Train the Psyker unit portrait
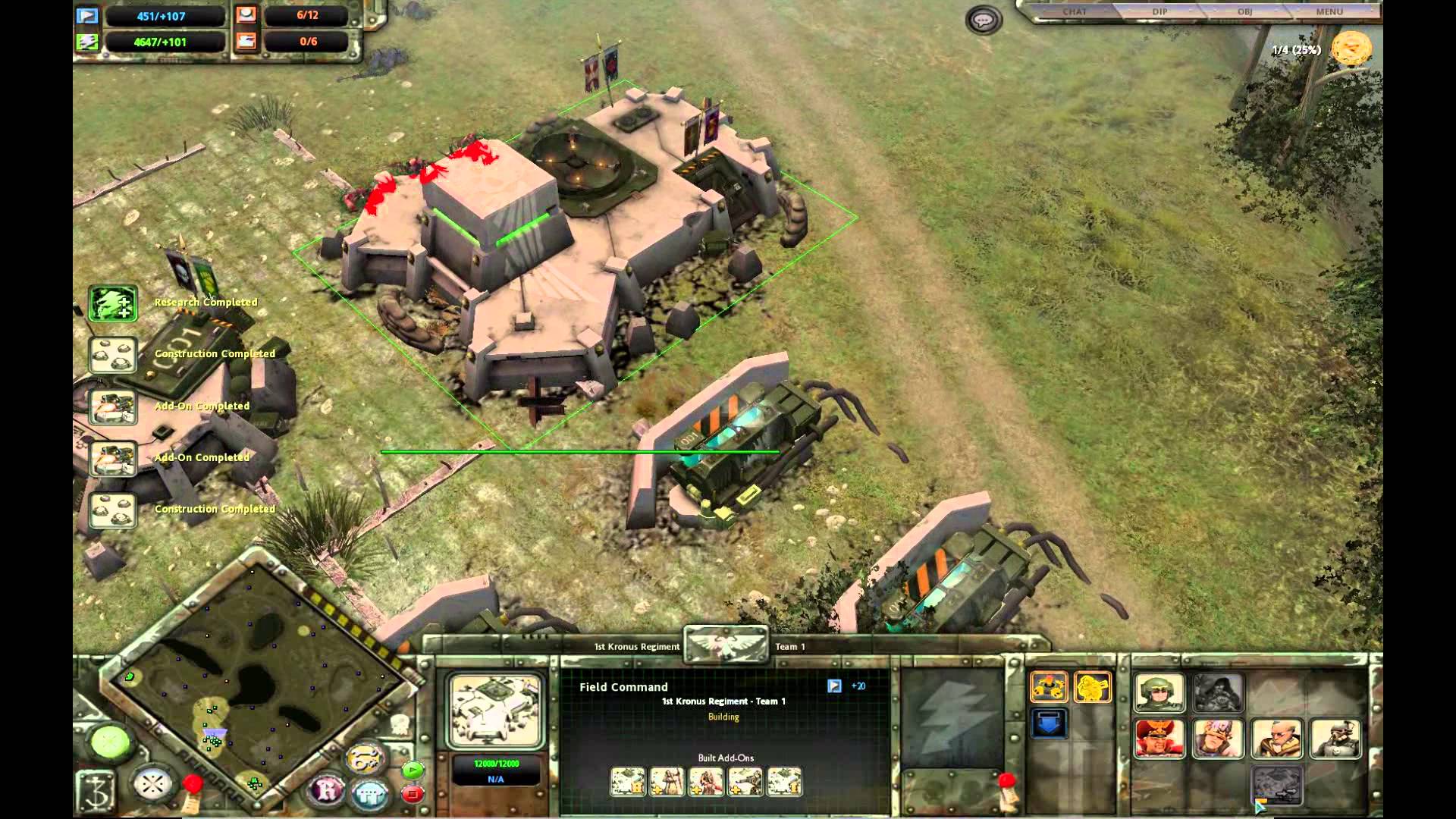 point(1218,738)
